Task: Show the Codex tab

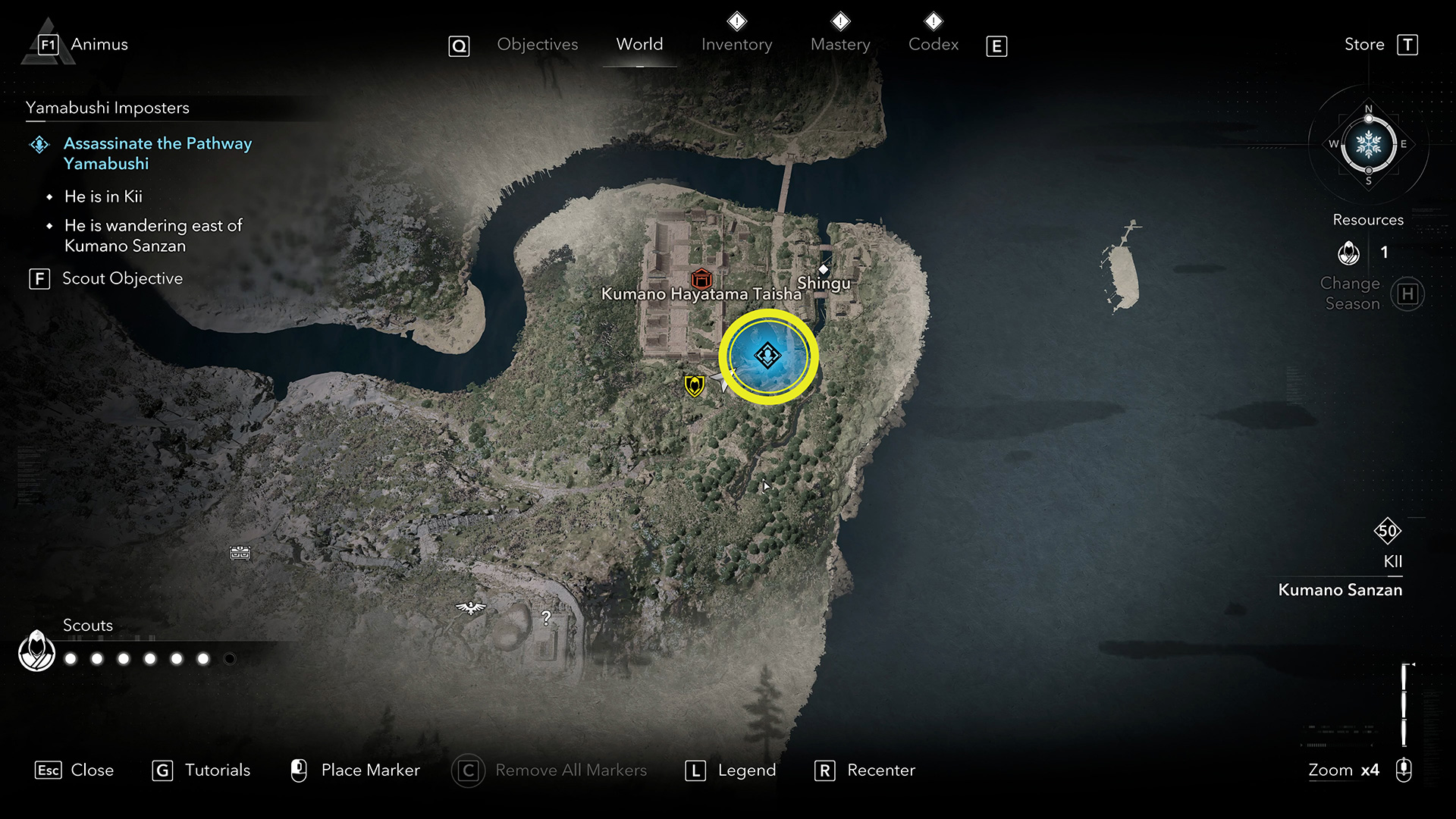Action: coord(934,45)
